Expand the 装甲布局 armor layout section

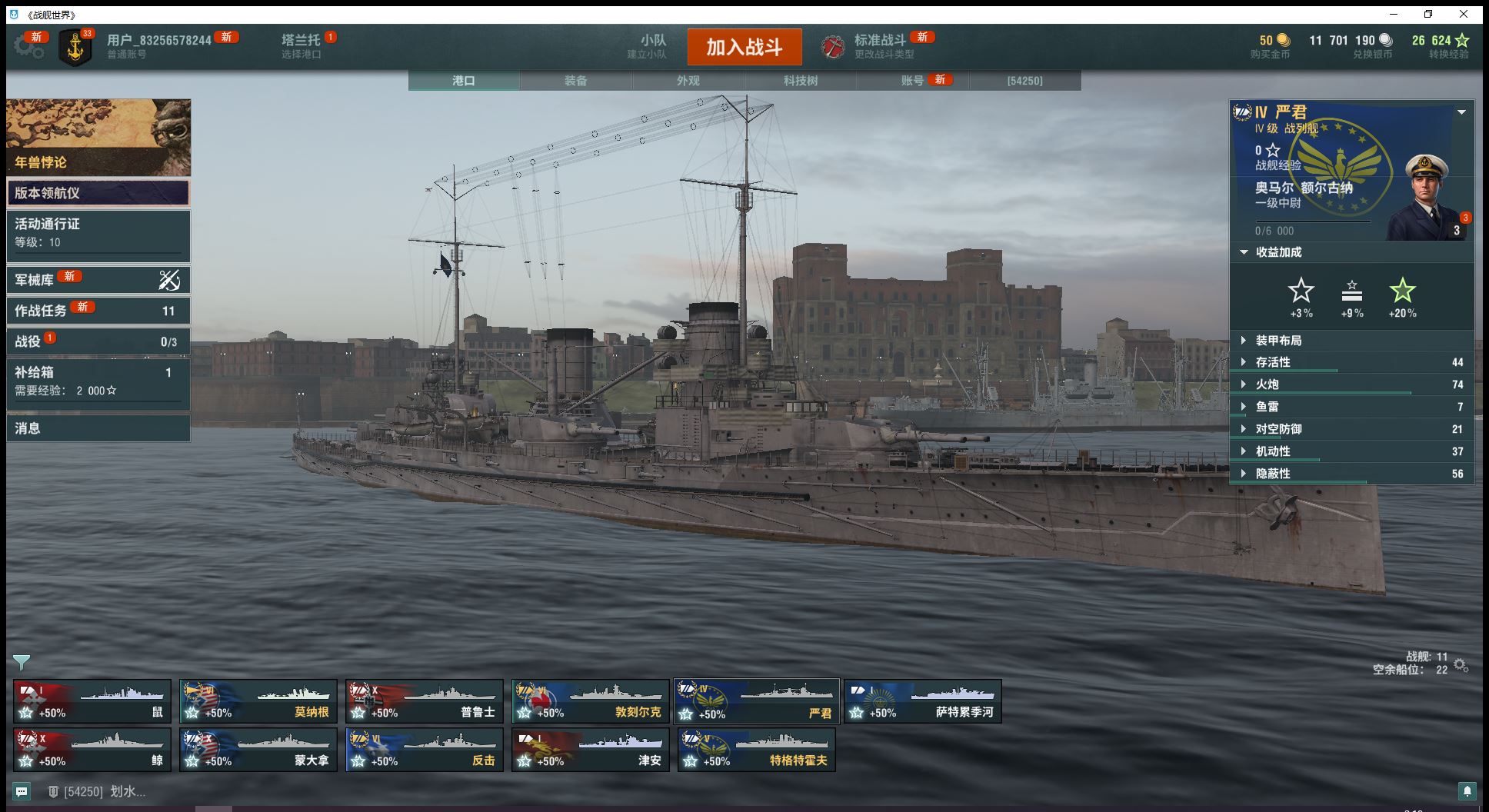click(x=1277, y=341)
